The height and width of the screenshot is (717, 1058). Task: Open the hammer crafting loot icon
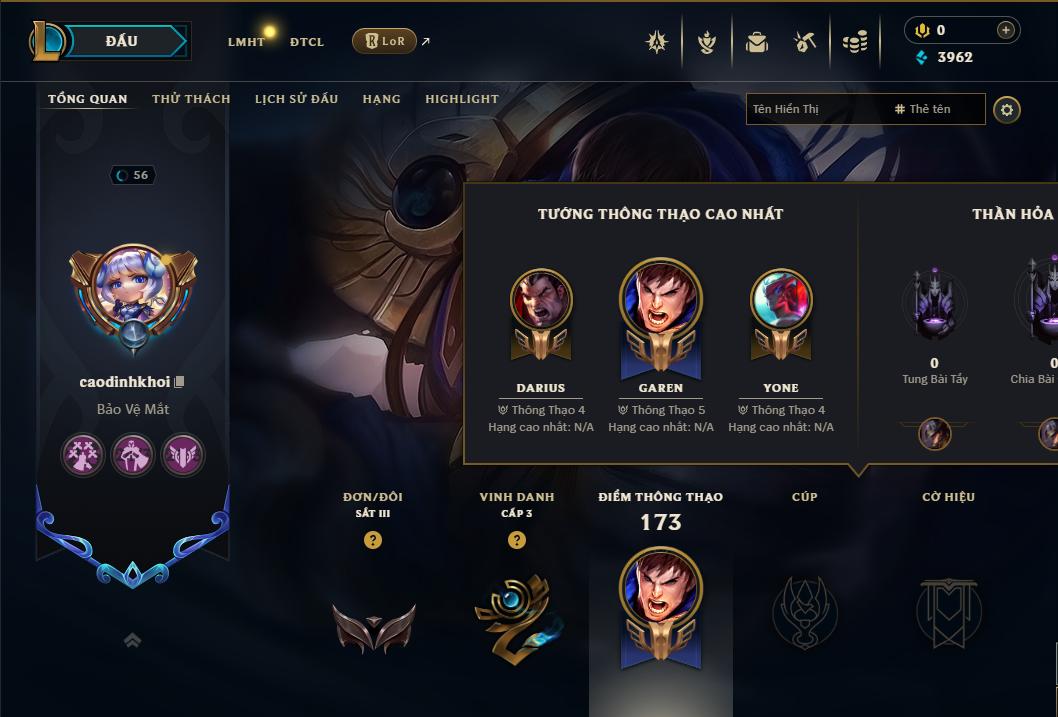pos(805,42)
